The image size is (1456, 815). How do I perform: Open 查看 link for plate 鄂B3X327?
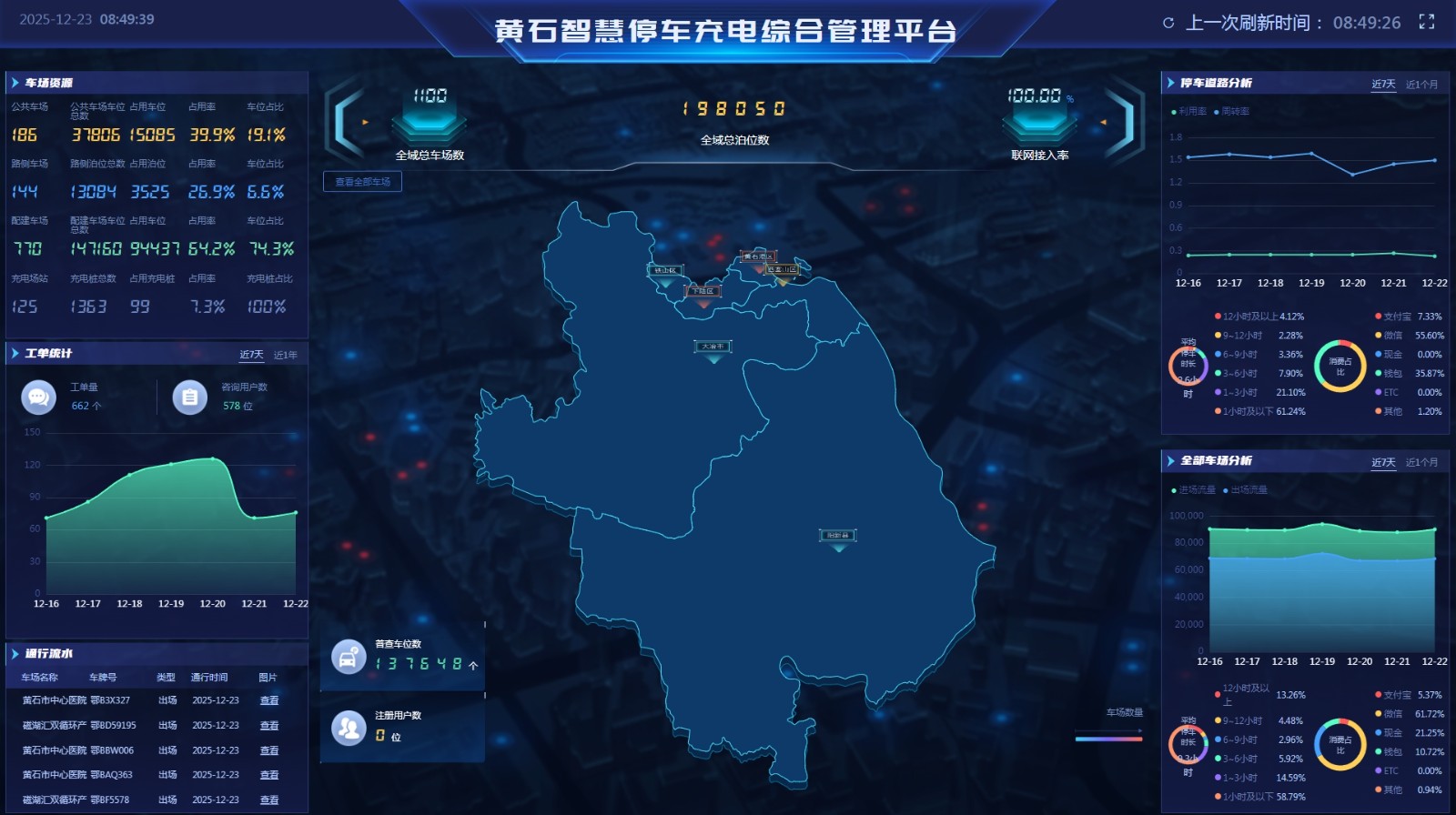(269, 700)
